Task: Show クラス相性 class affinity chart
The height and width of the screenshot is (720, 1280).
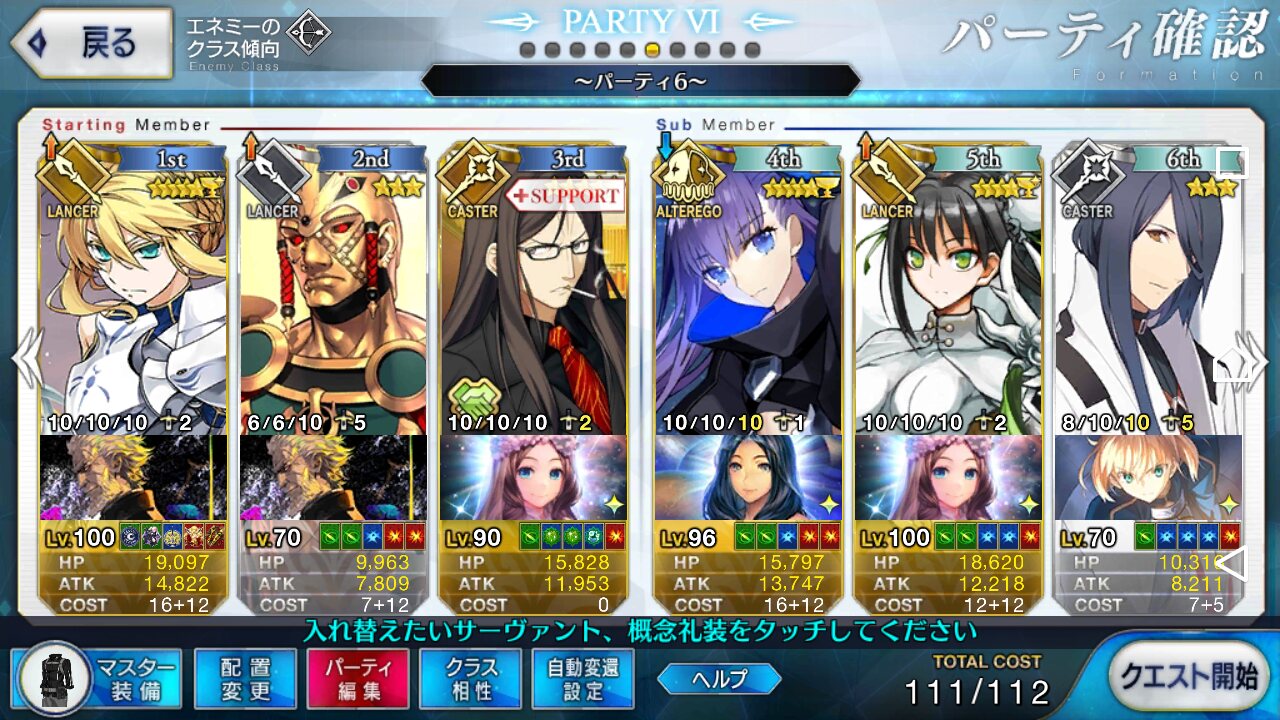Action: (x=471, y=677)
